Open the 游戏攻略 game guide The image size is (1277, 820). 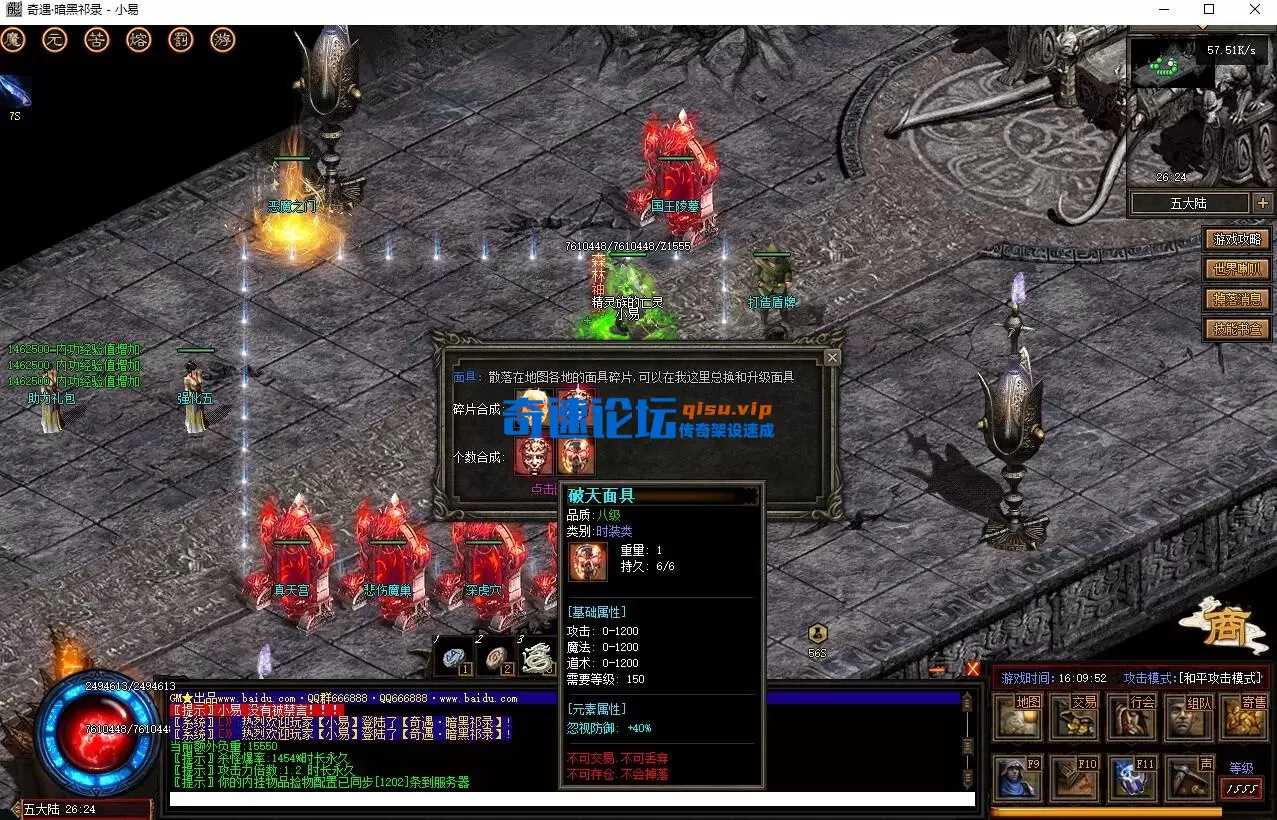coord(1239,239)
